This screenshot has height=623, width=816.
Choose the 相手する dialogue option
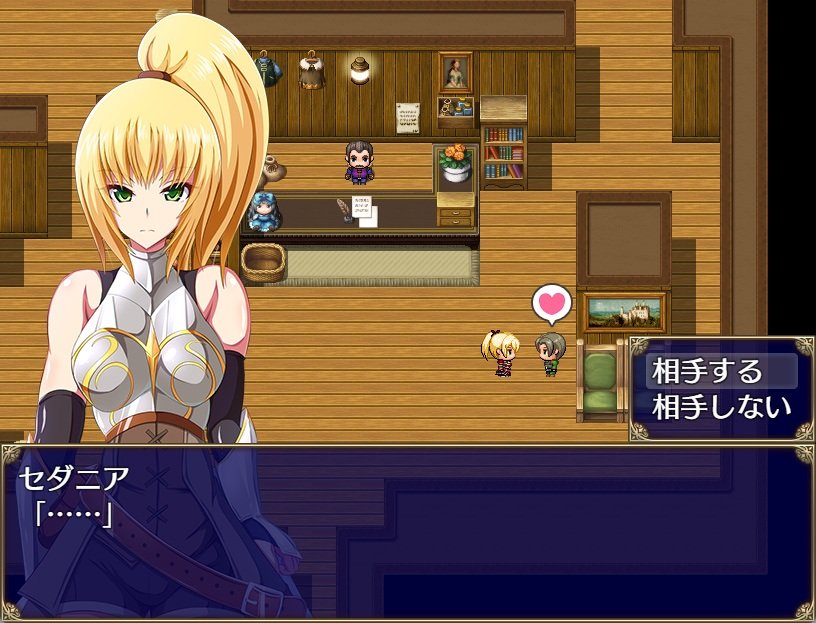[x=707, y=372]
